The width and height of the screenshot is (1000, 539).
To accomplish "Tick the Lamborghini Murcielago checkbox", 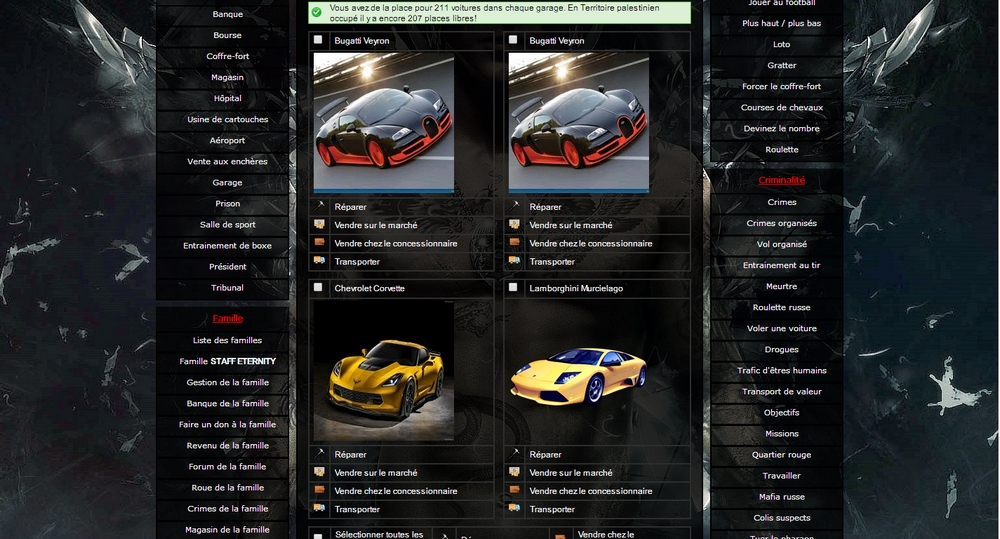I will tap(513, 288).
